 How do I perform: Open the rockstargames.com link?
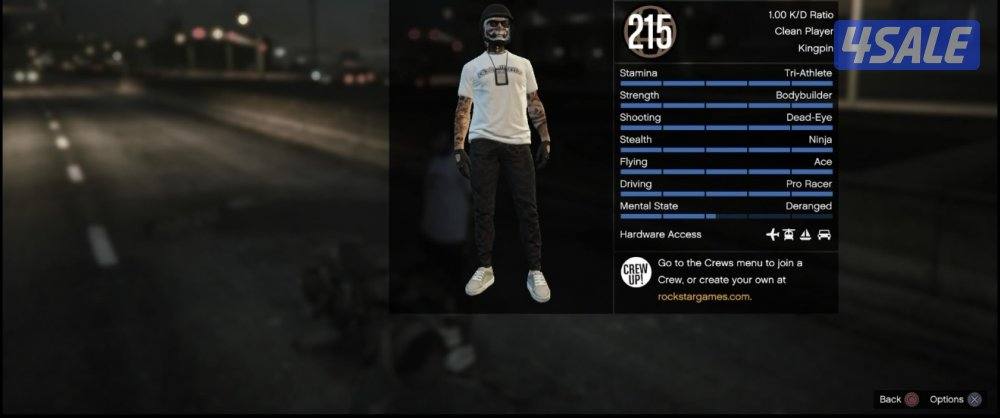tap(704, 296)
